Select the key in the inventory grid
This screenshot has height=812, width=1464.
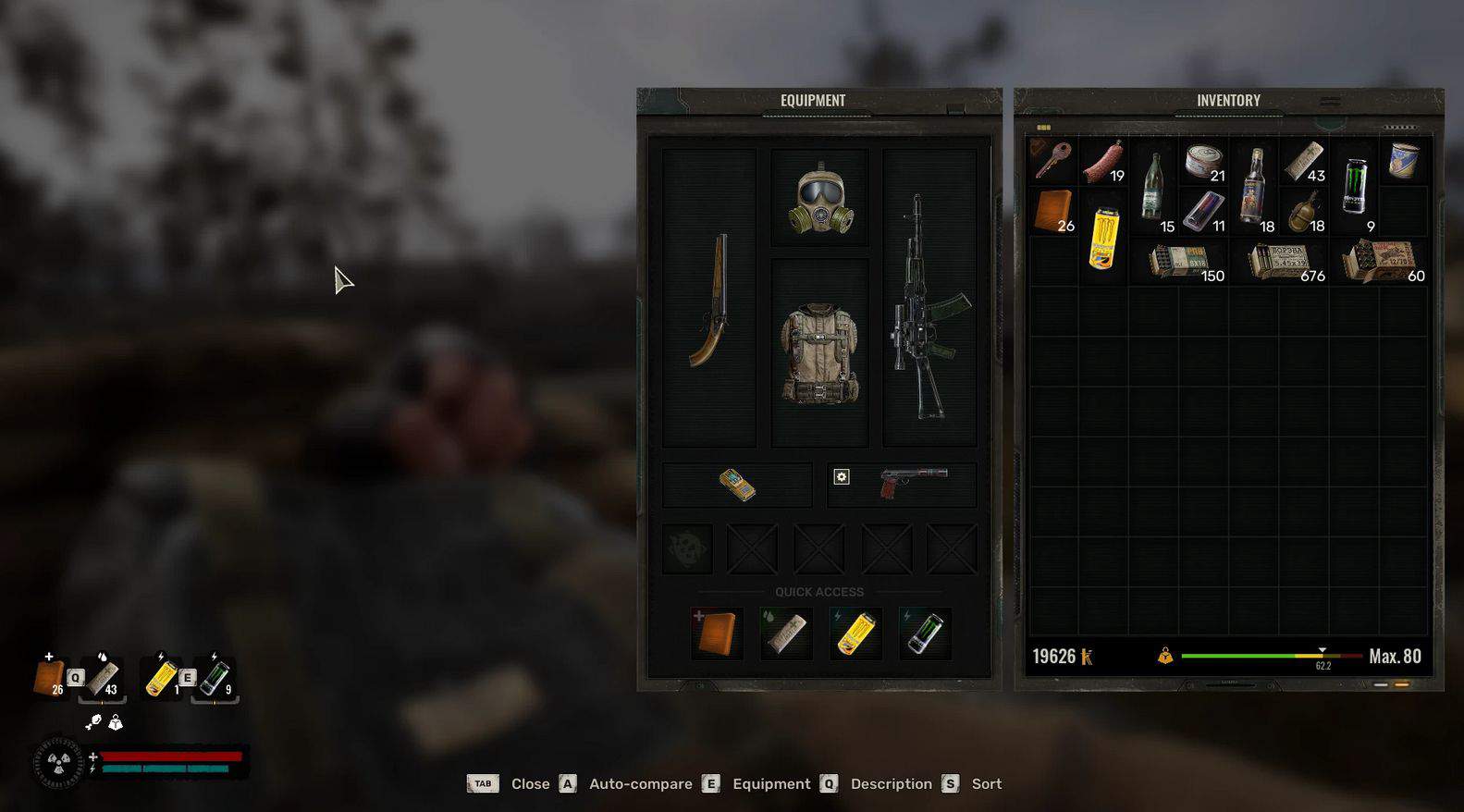(1052, 160)
